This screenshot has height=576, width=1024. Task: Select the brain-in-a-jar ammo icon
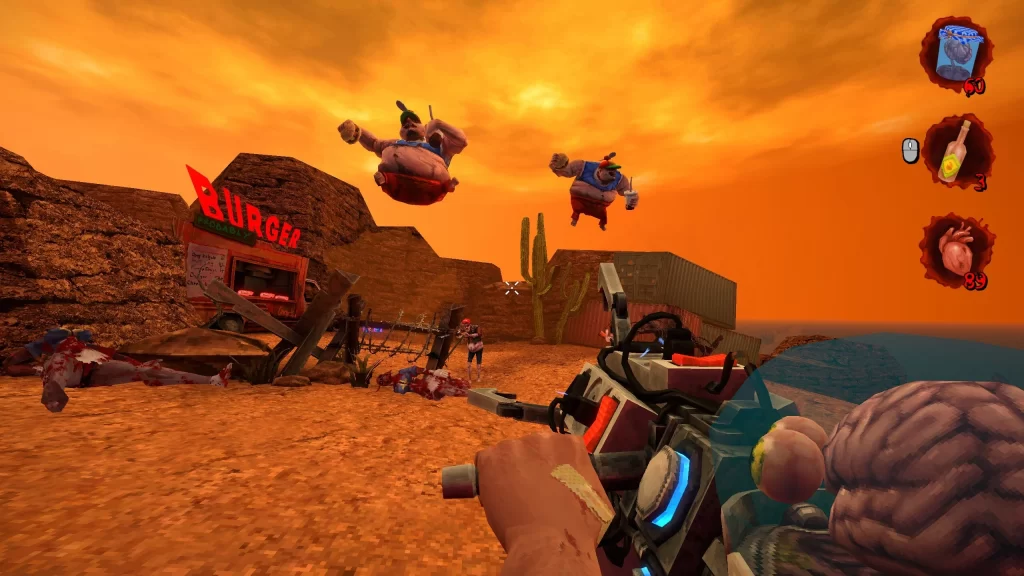tap(956, 53)
